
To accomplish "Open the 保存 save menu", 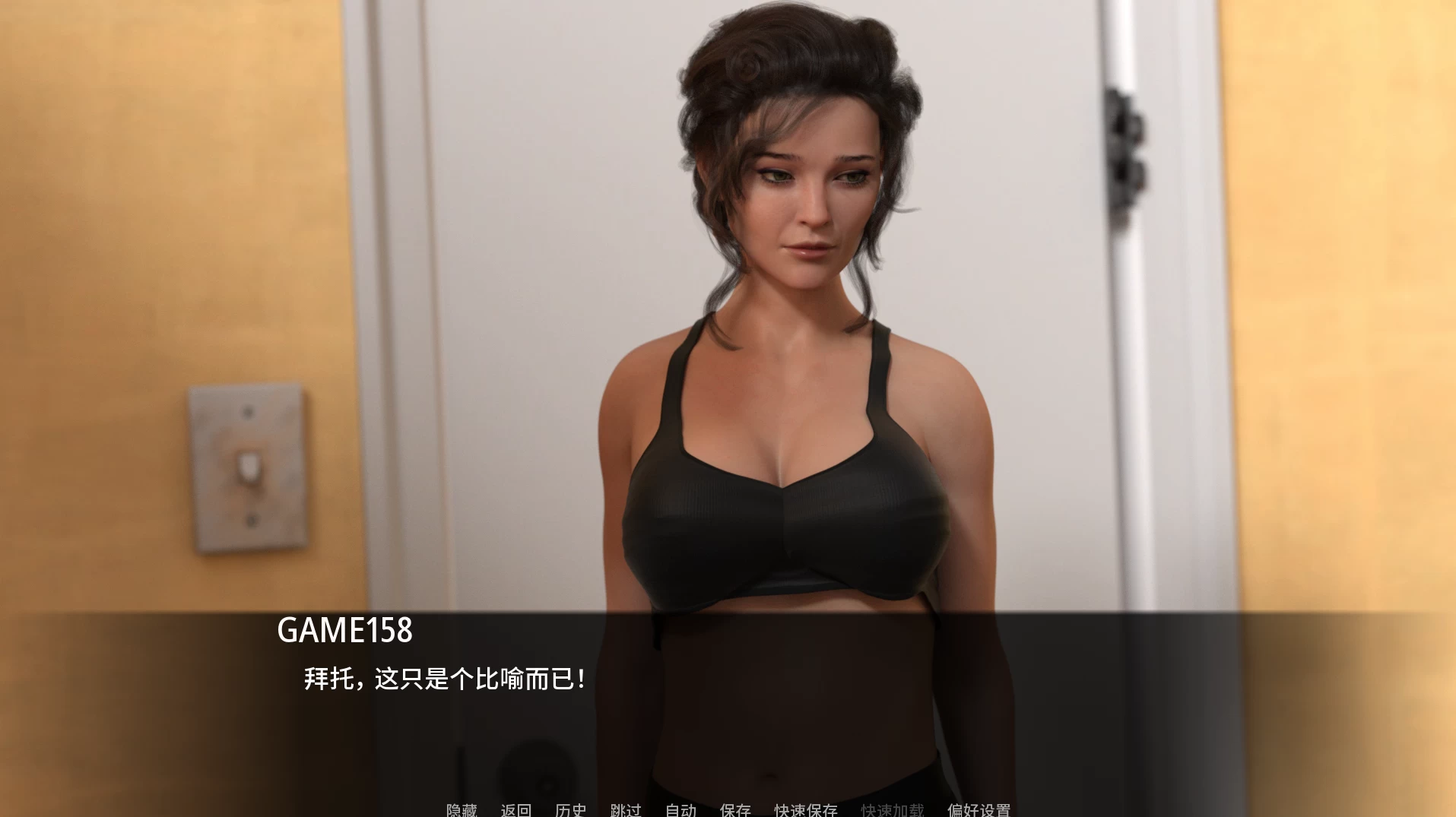I will click(735, 810).
